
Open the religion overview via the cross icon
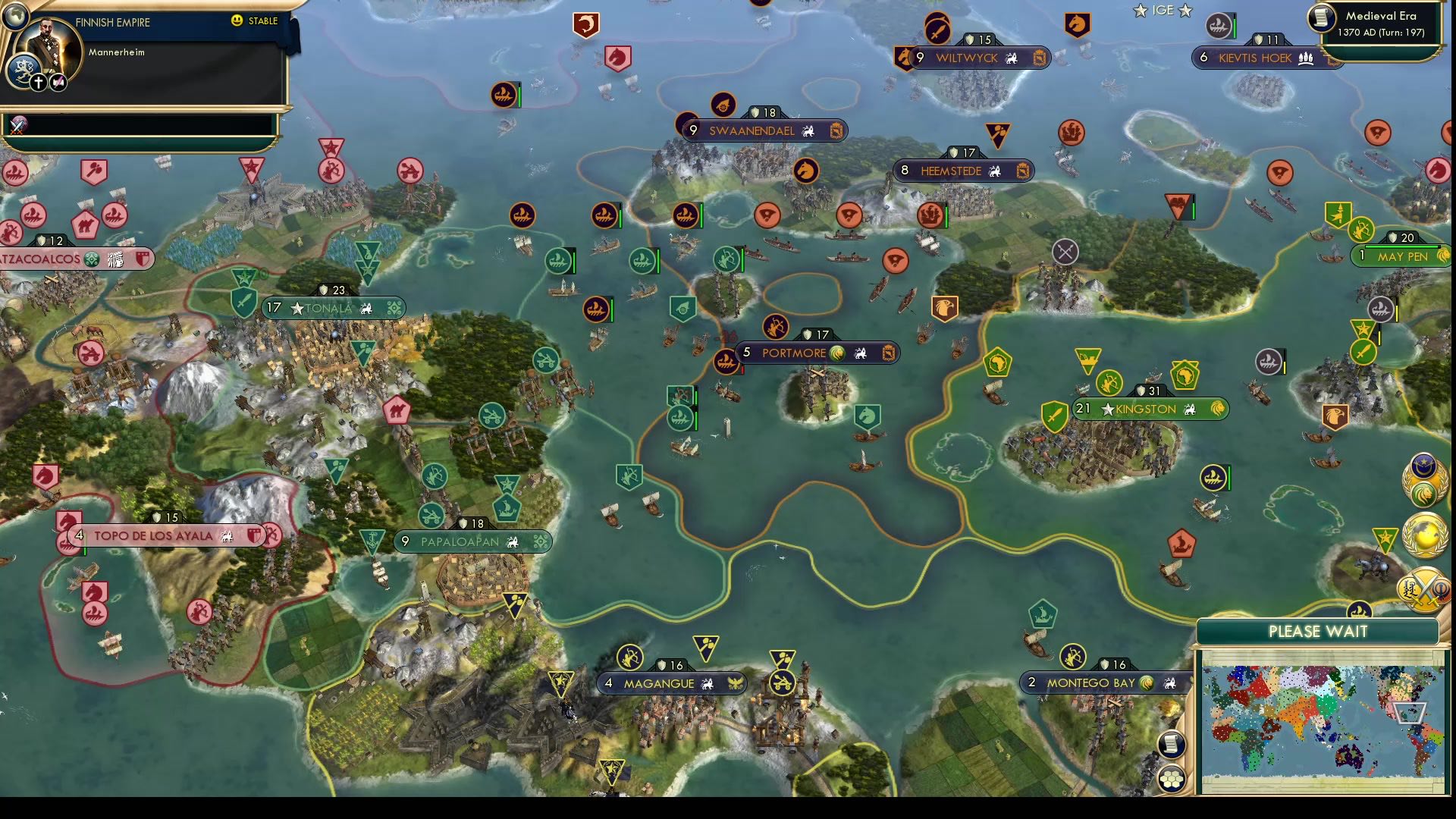tap(39, 82)
